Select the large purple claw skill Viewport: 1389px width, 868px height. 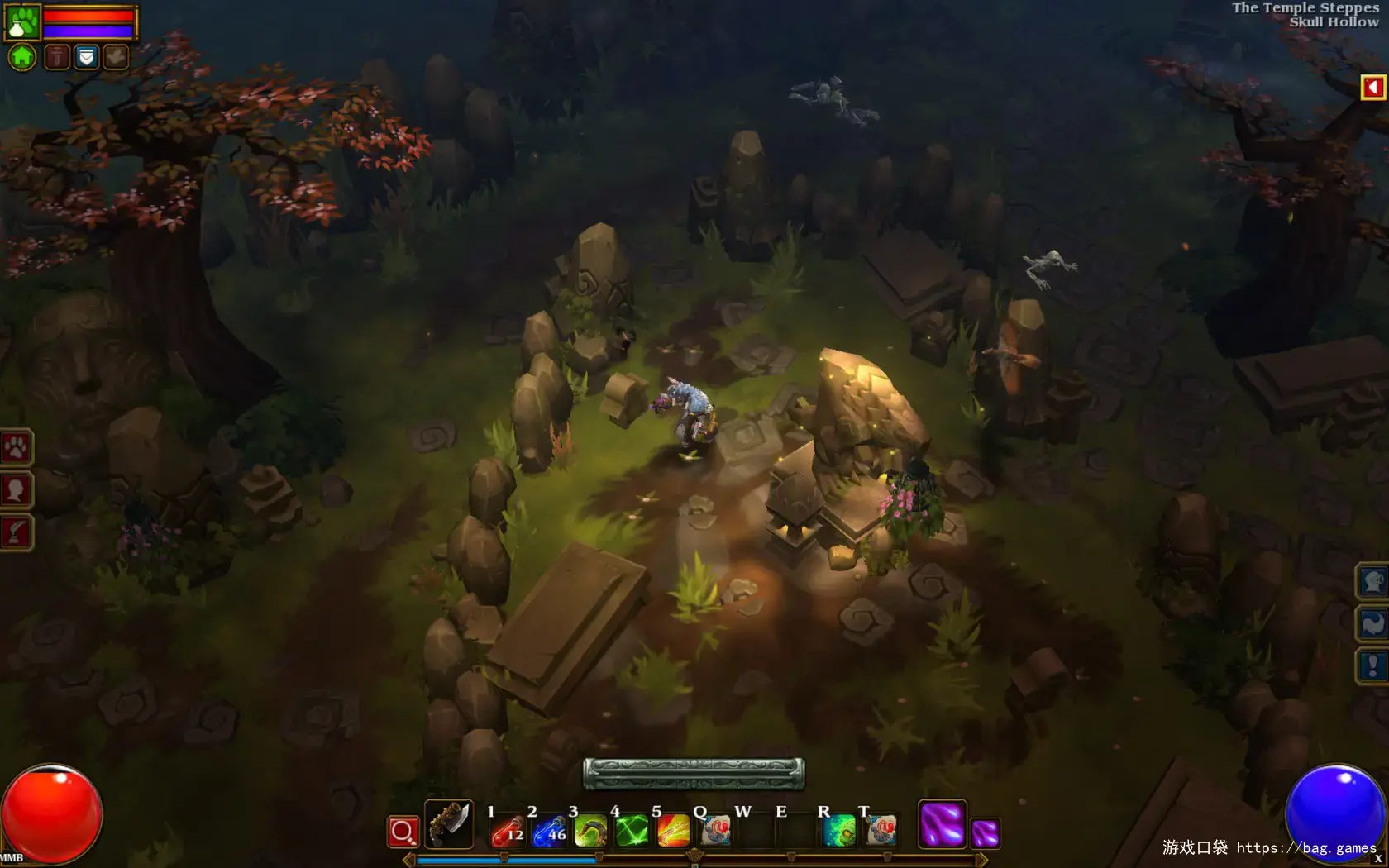pos(942,824)
